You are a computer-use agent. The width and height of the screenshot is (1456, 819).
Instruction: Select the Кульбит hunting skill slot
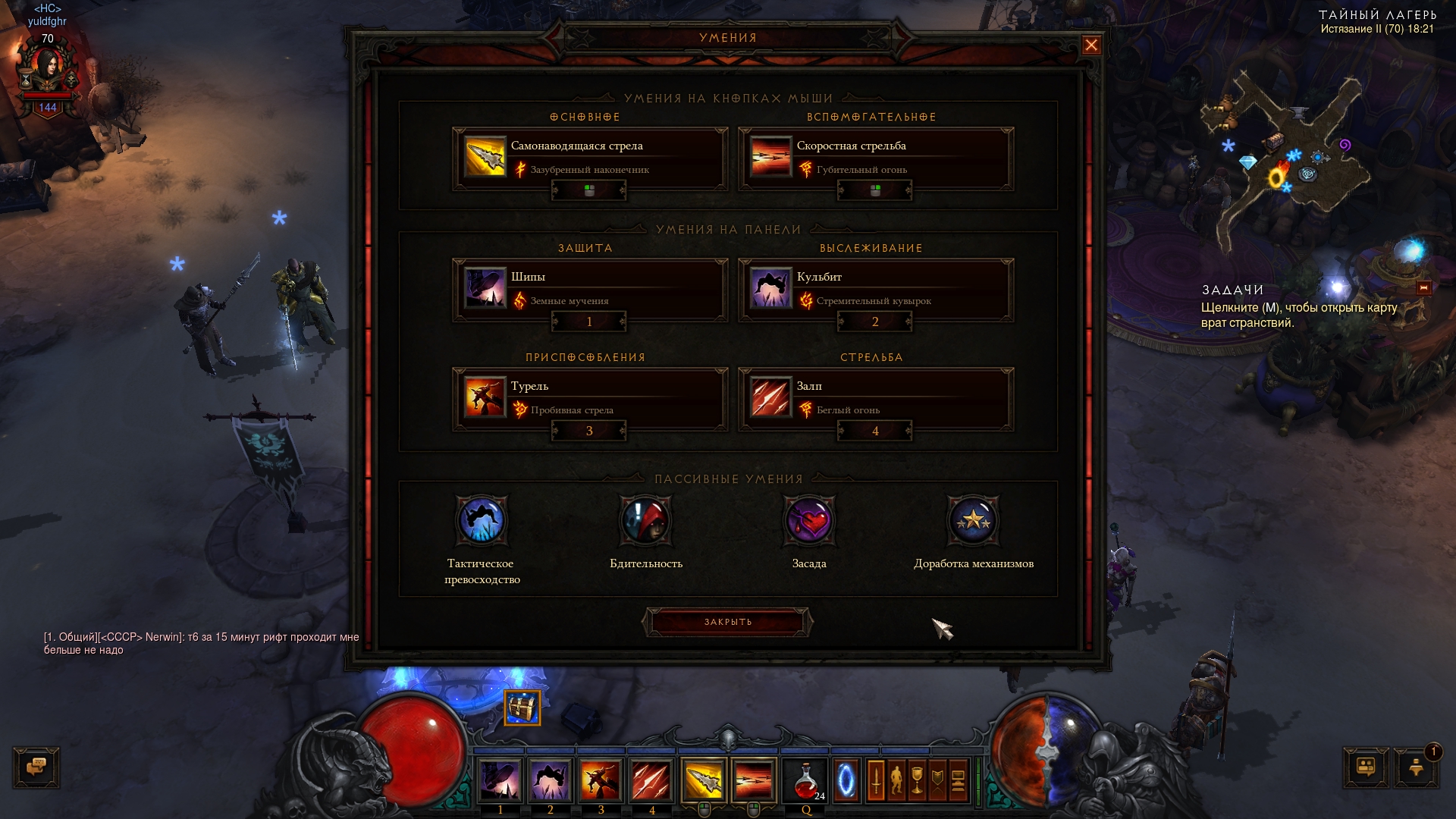coord(875,289)
